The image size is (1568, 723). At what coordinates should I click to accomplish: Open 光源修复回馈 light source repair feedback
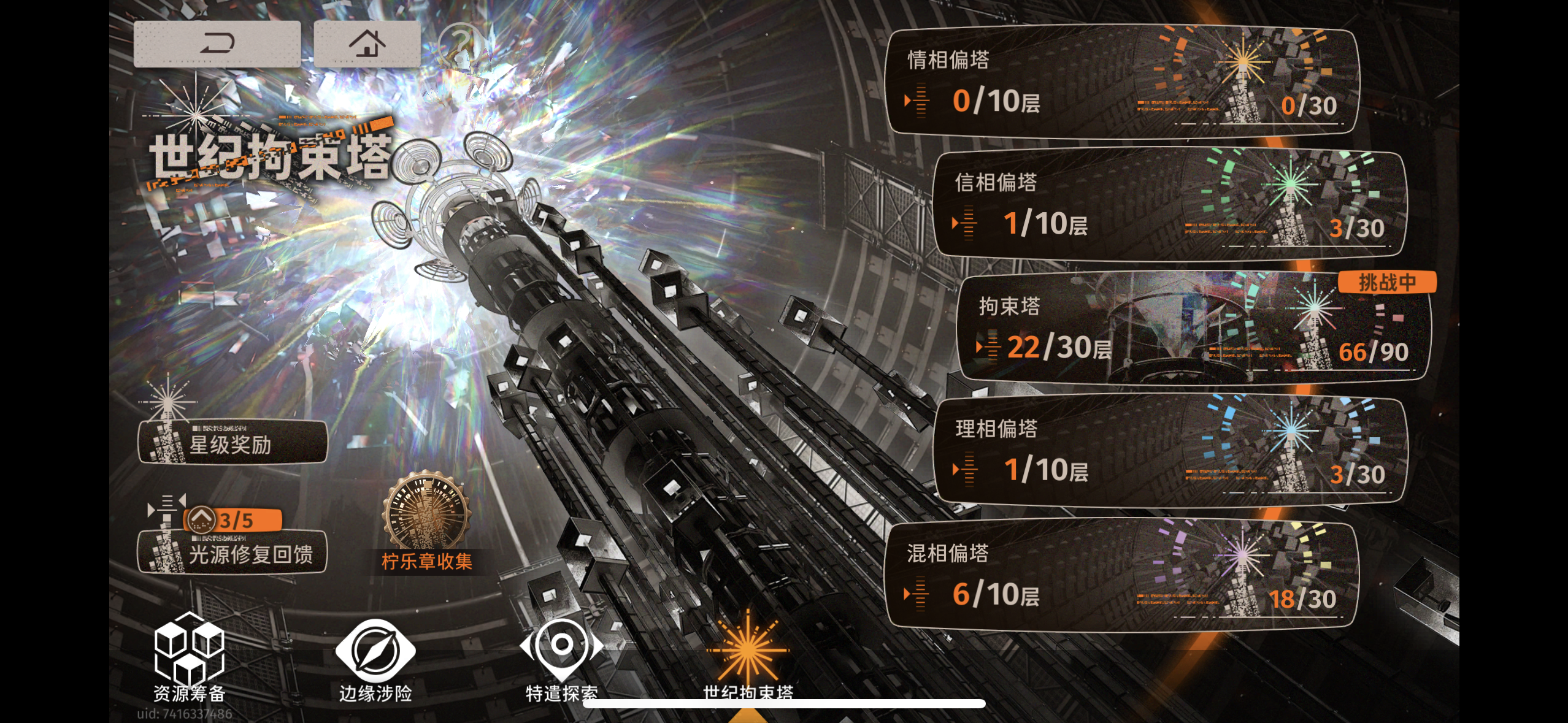pyautogui.click(x=233, y=551)
